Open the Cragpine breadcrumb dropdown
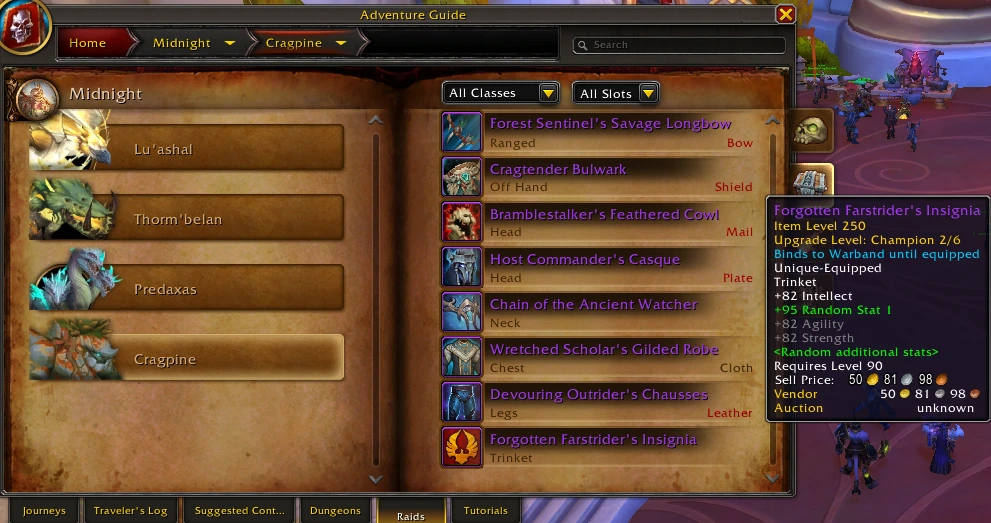This screenshot has height=523, width=991. click(341, 43)
